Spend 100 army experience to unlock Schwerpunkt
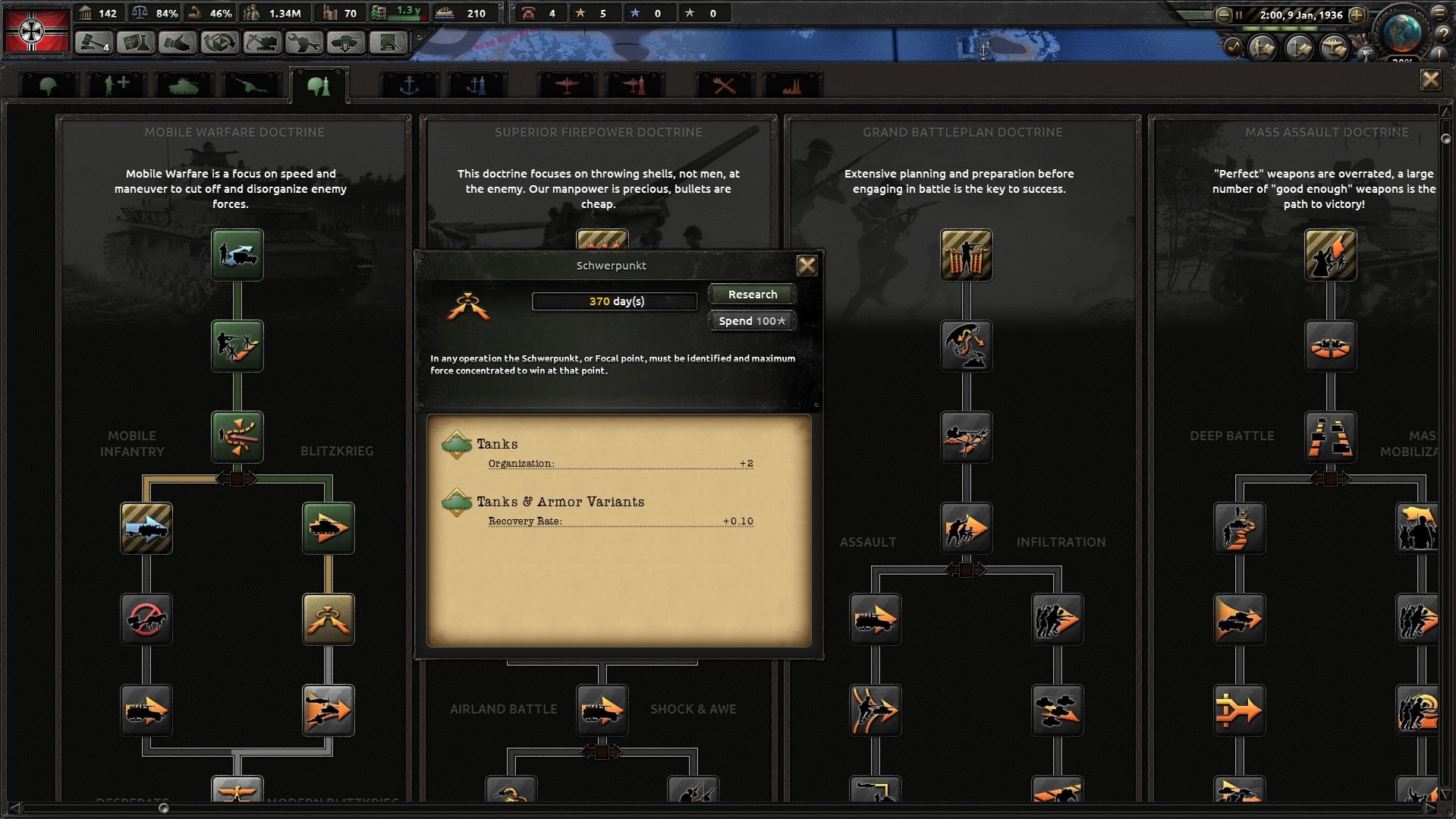This screenshot has width=1456, height=819. click(750, 320)
